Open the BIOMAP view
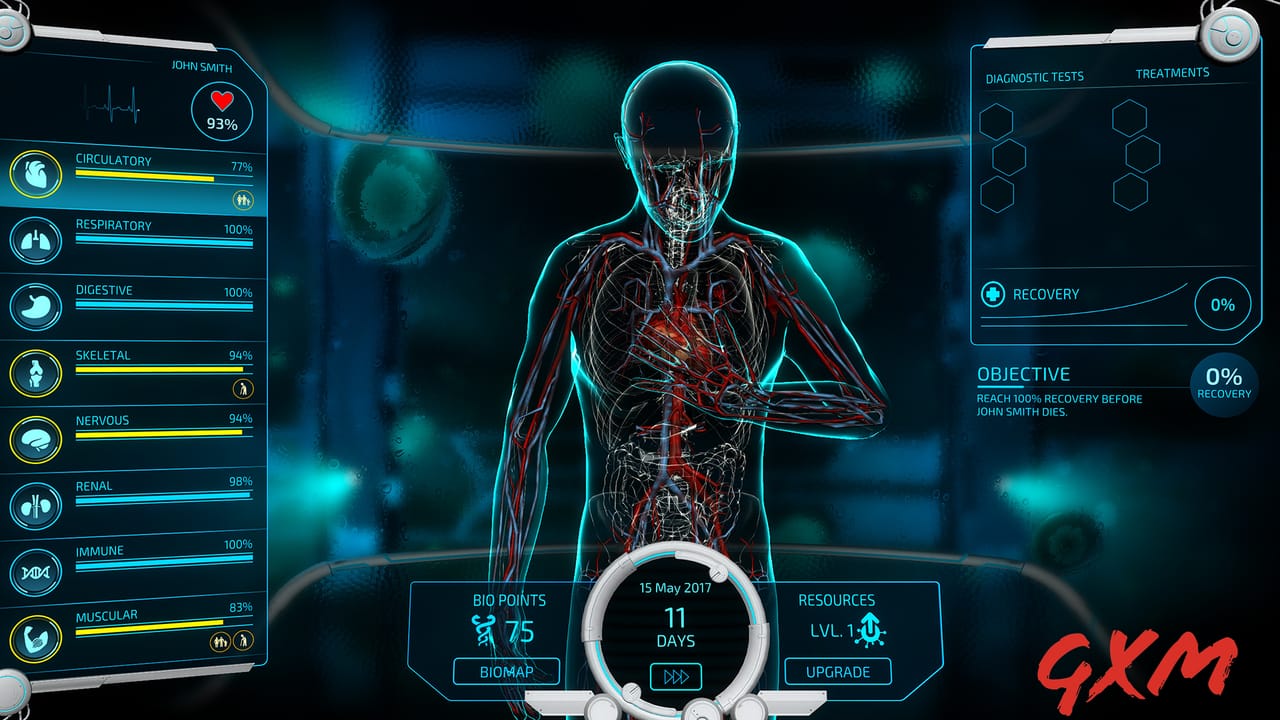This screenshot has height=720, width=1280. 506,672
